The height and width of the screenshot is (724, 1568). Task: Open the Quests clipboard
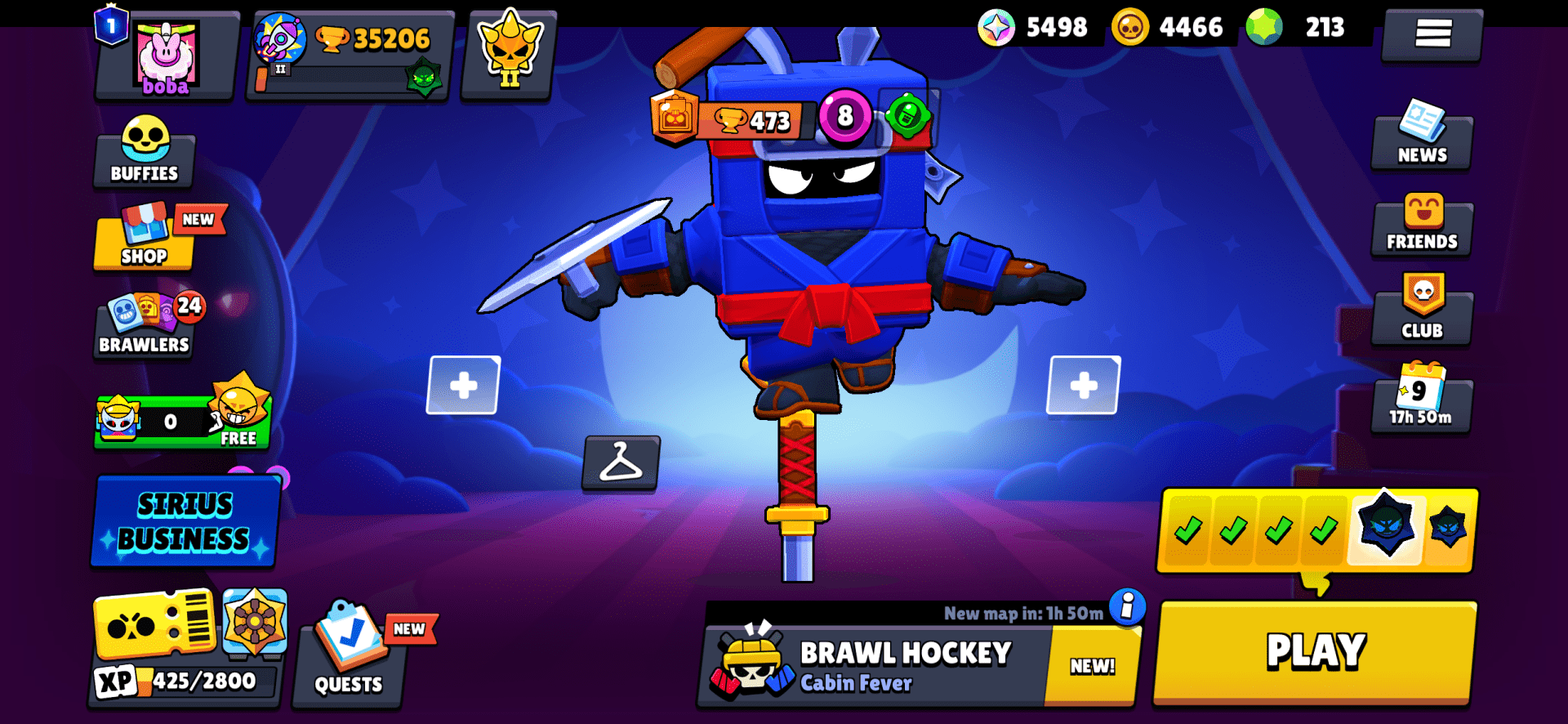(350, 662)
